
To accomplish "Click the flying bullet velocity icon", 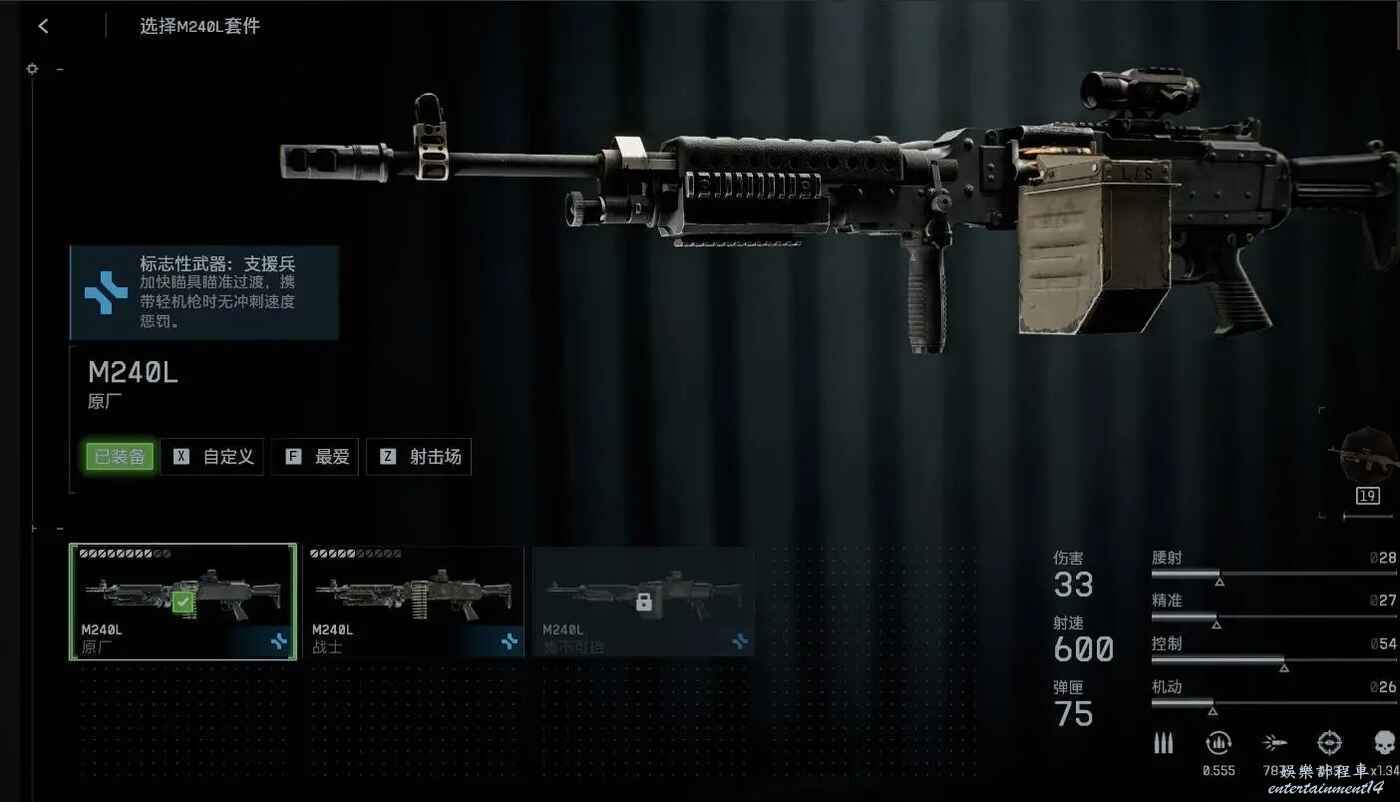I will (x=1274, y=743).
